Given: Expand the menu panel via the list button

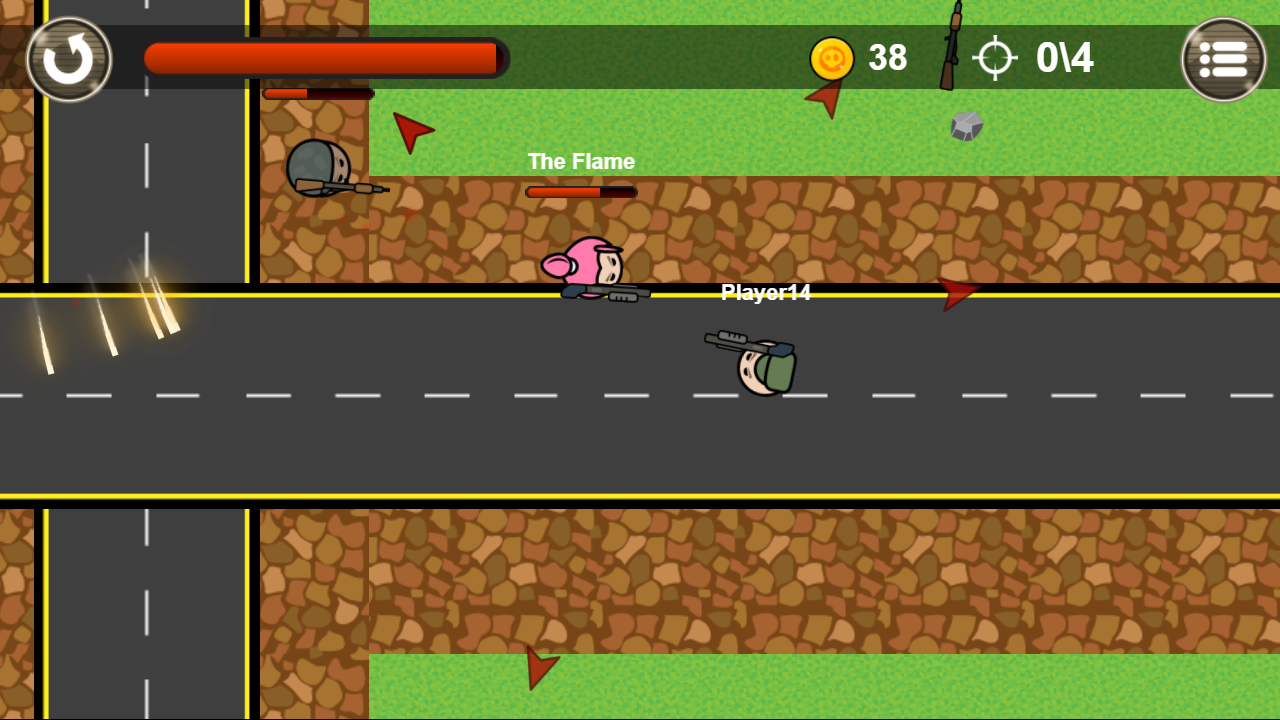Looking at the screenshot, I should coord(1221,59).
